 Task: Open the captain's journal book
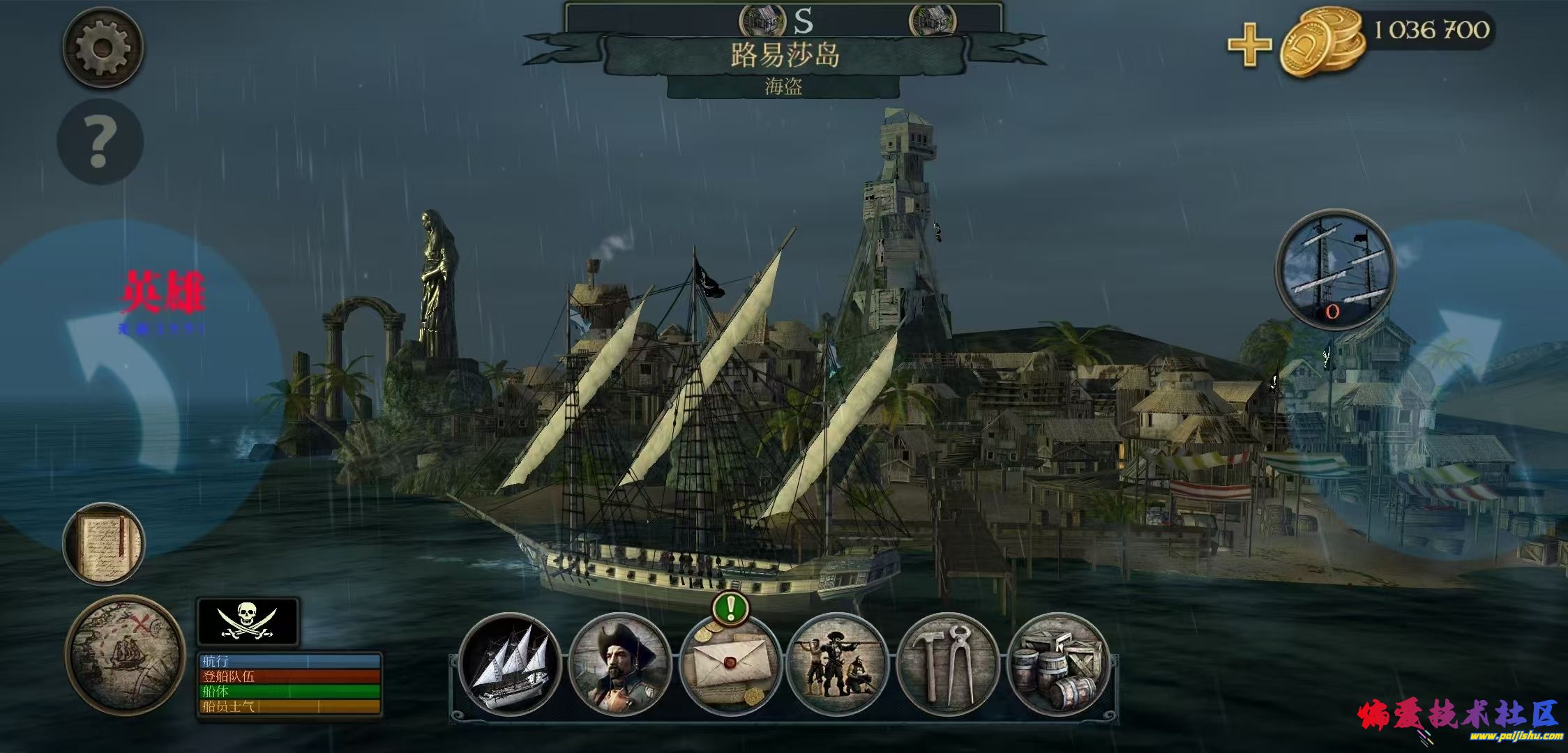(x=104, y=543)
